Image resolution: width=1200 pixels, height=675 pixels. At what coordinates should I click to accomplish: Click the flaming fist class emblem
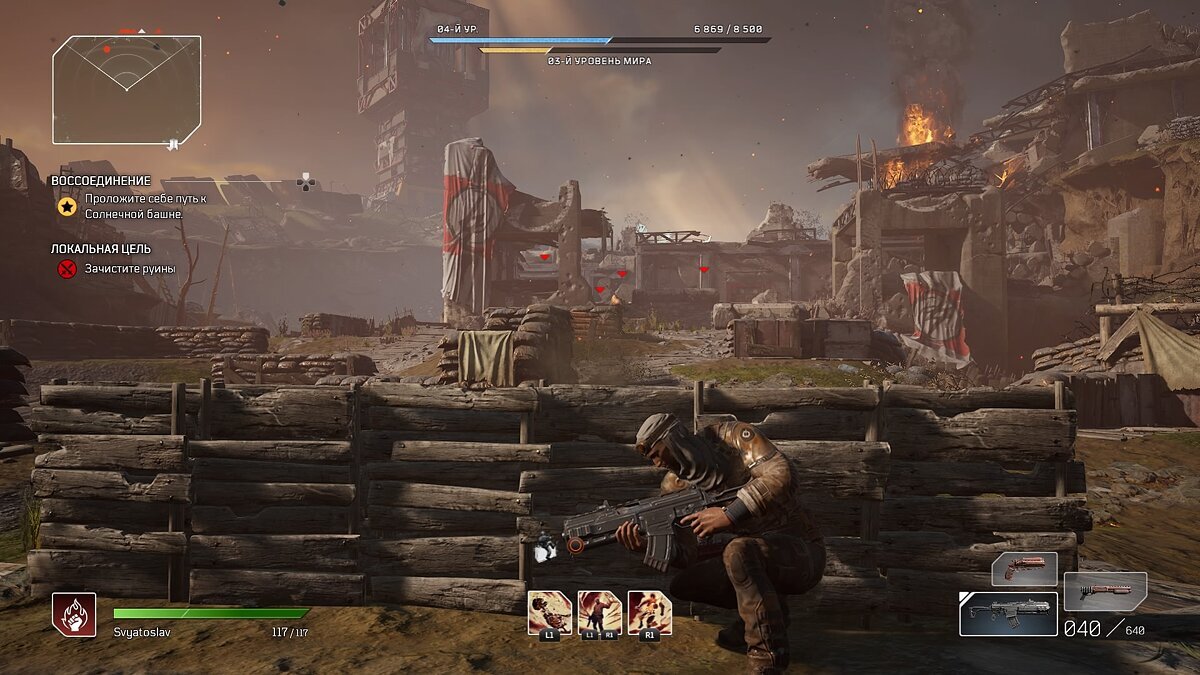pos(74,614)
